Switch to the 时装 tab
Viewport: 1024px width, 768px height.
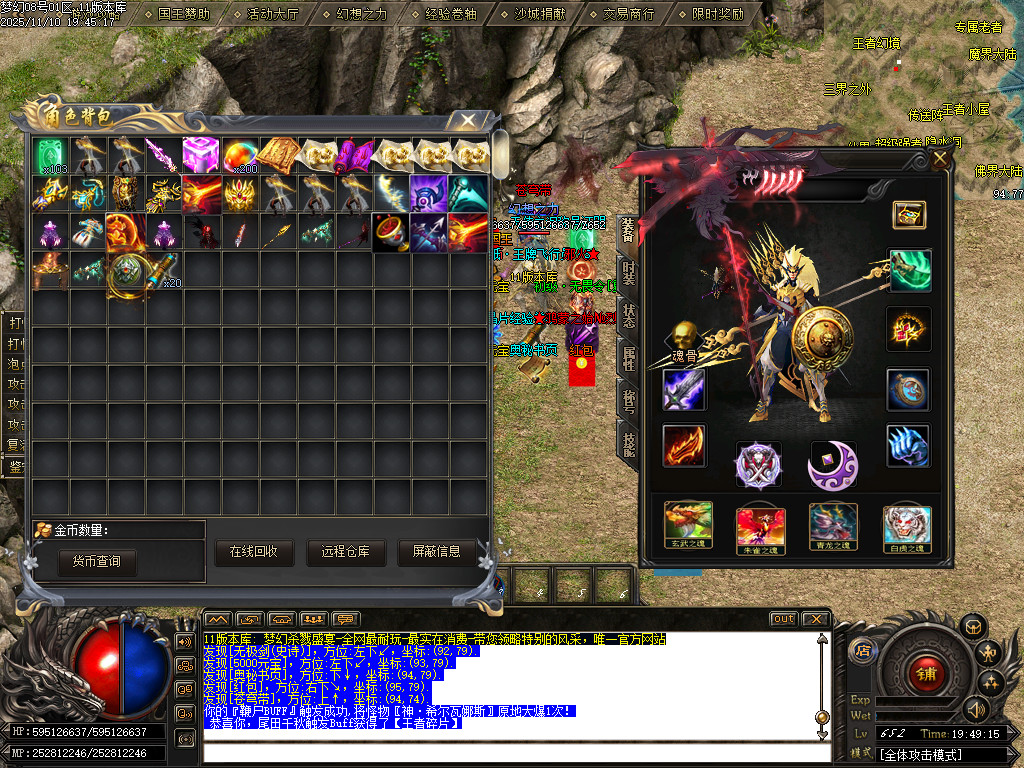pos(628,271)
